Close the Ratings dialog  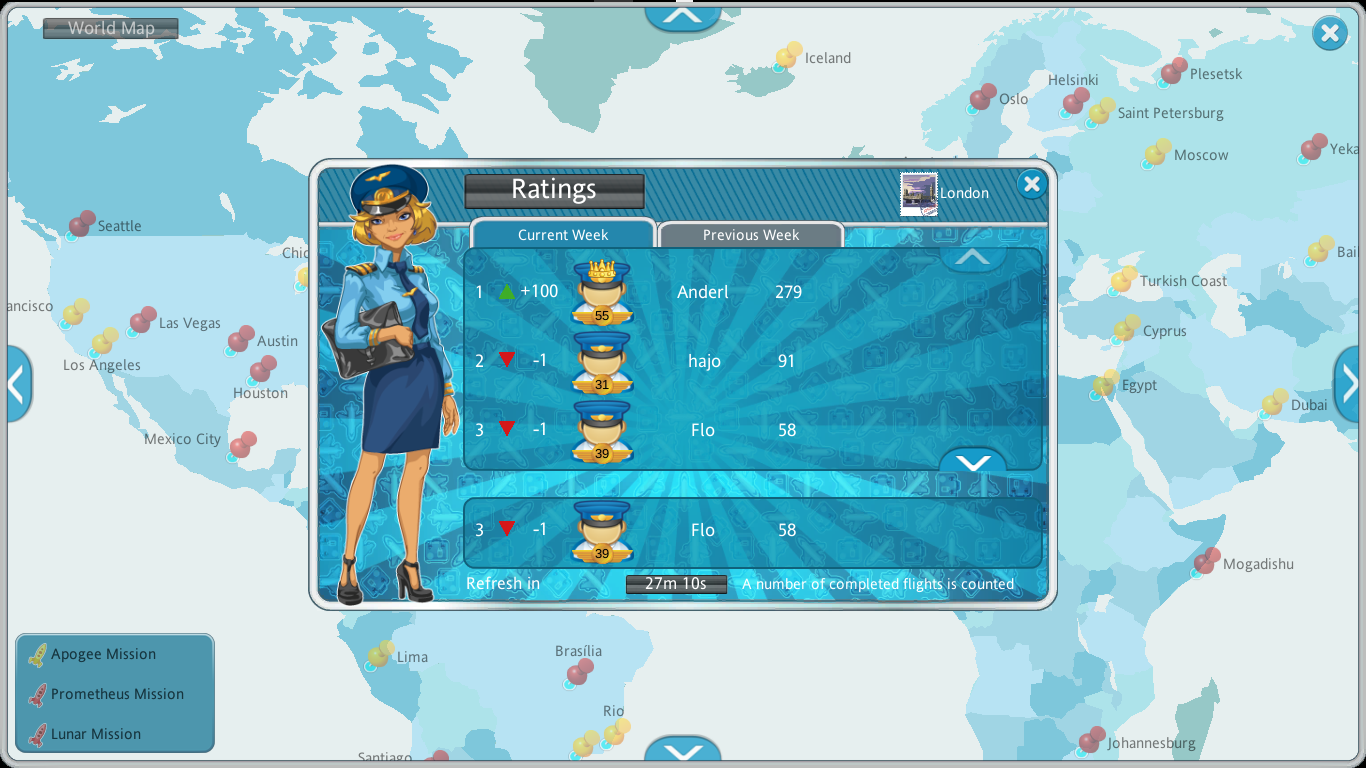pyautogui.click(x=1031, y=184)
